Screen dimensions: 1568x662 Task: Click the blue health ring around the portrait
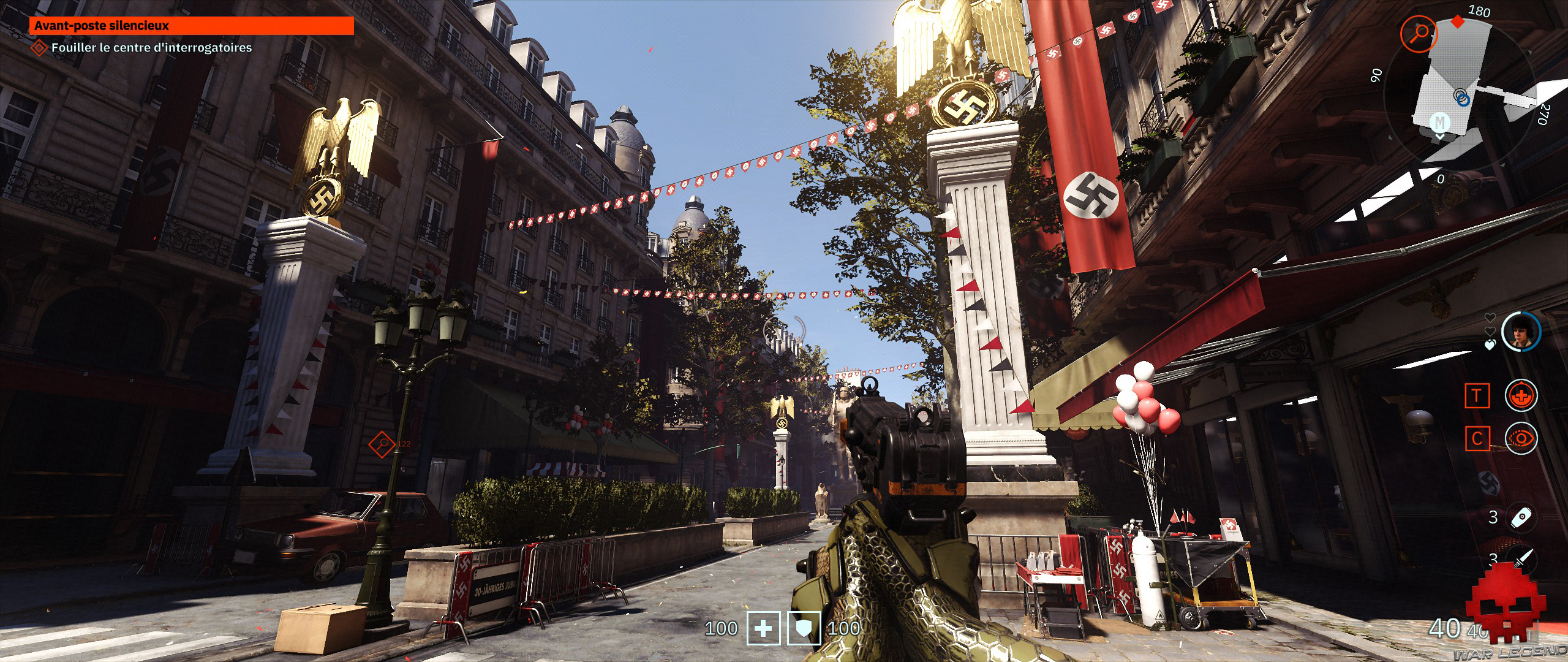pos(1539,332)
